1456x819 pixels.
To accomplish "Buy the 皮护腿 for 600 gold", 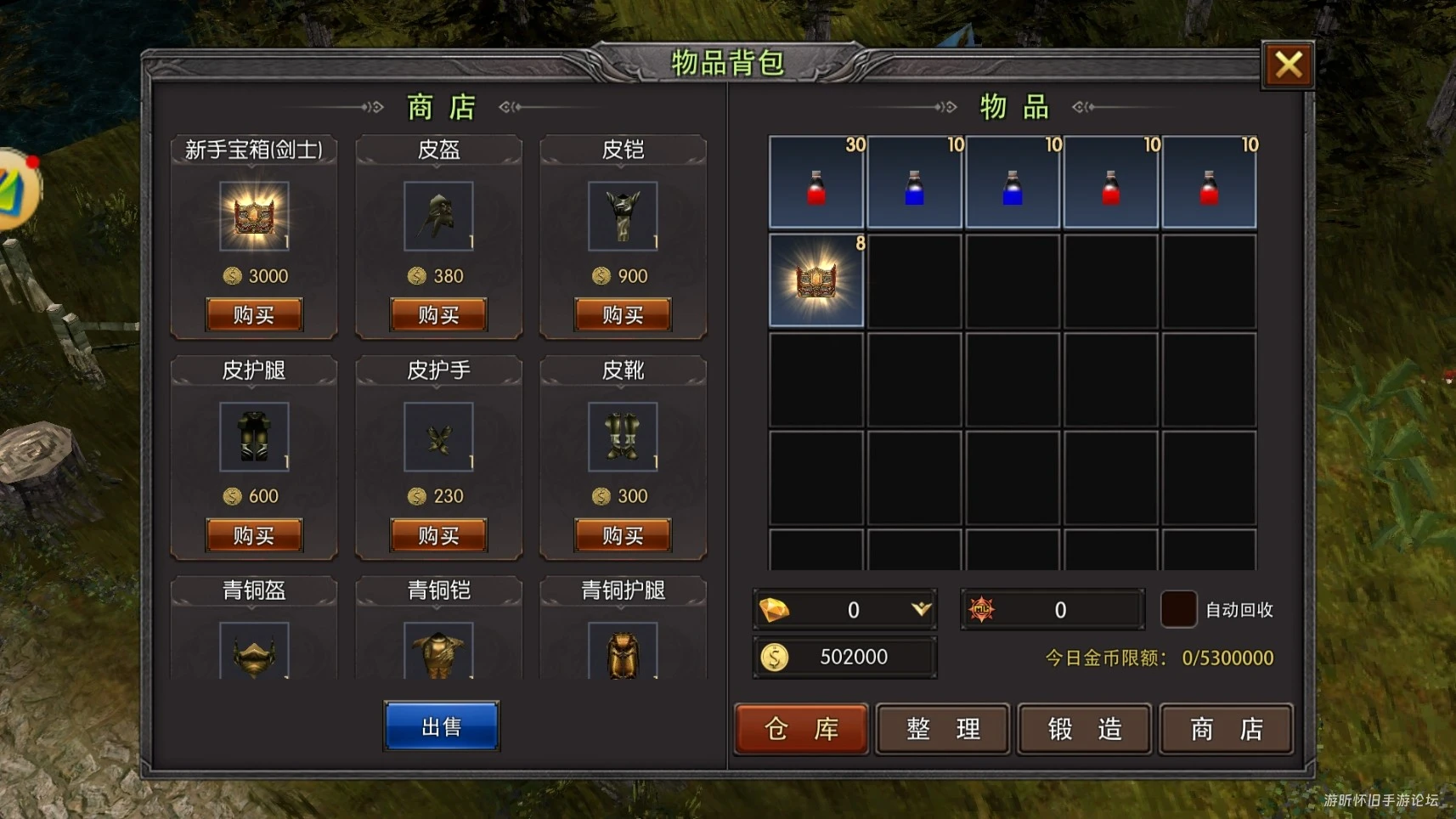I will tap(253, 534).
